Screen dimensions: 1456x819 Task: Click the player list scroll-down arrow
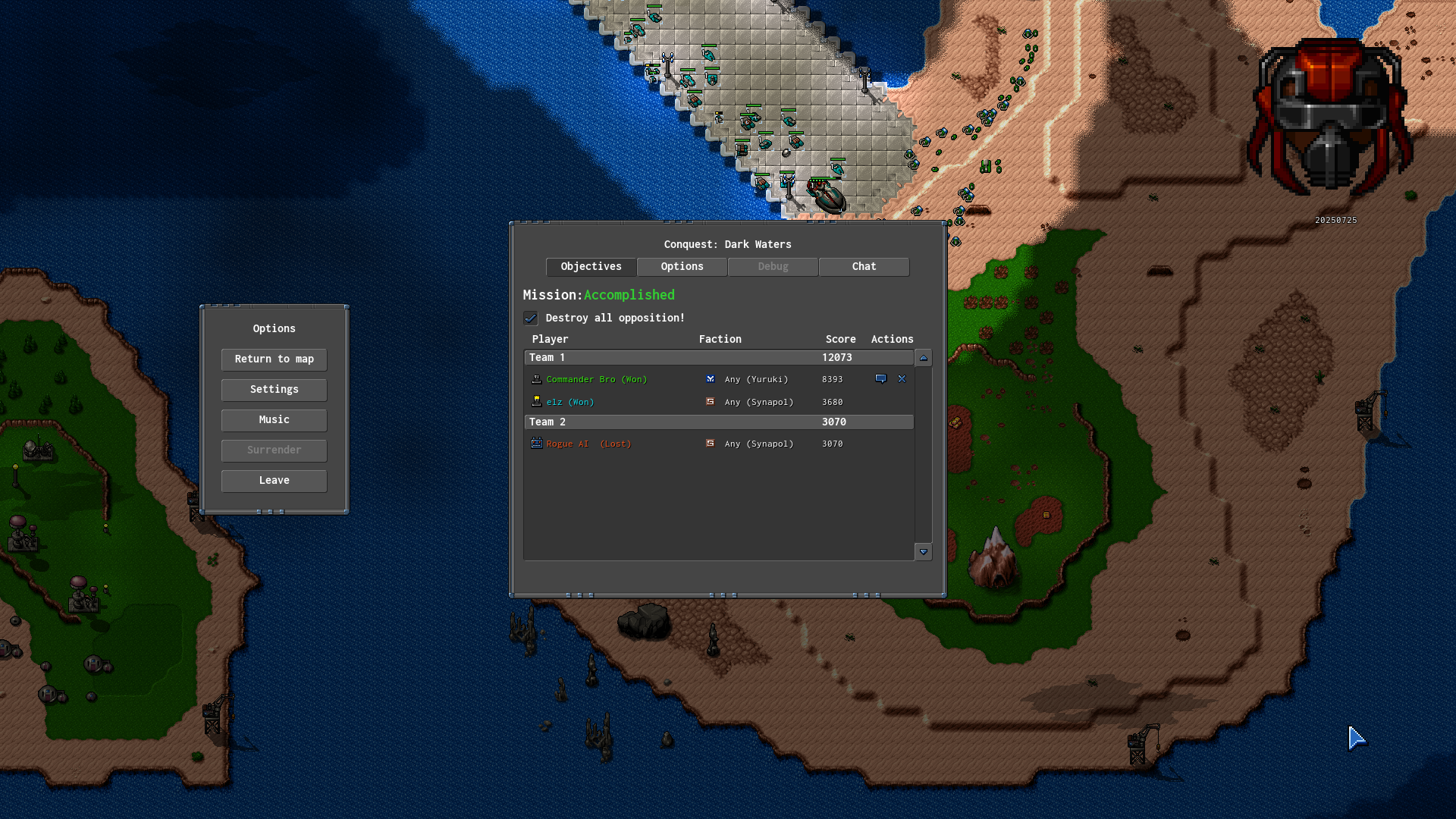tap(923, 552)
